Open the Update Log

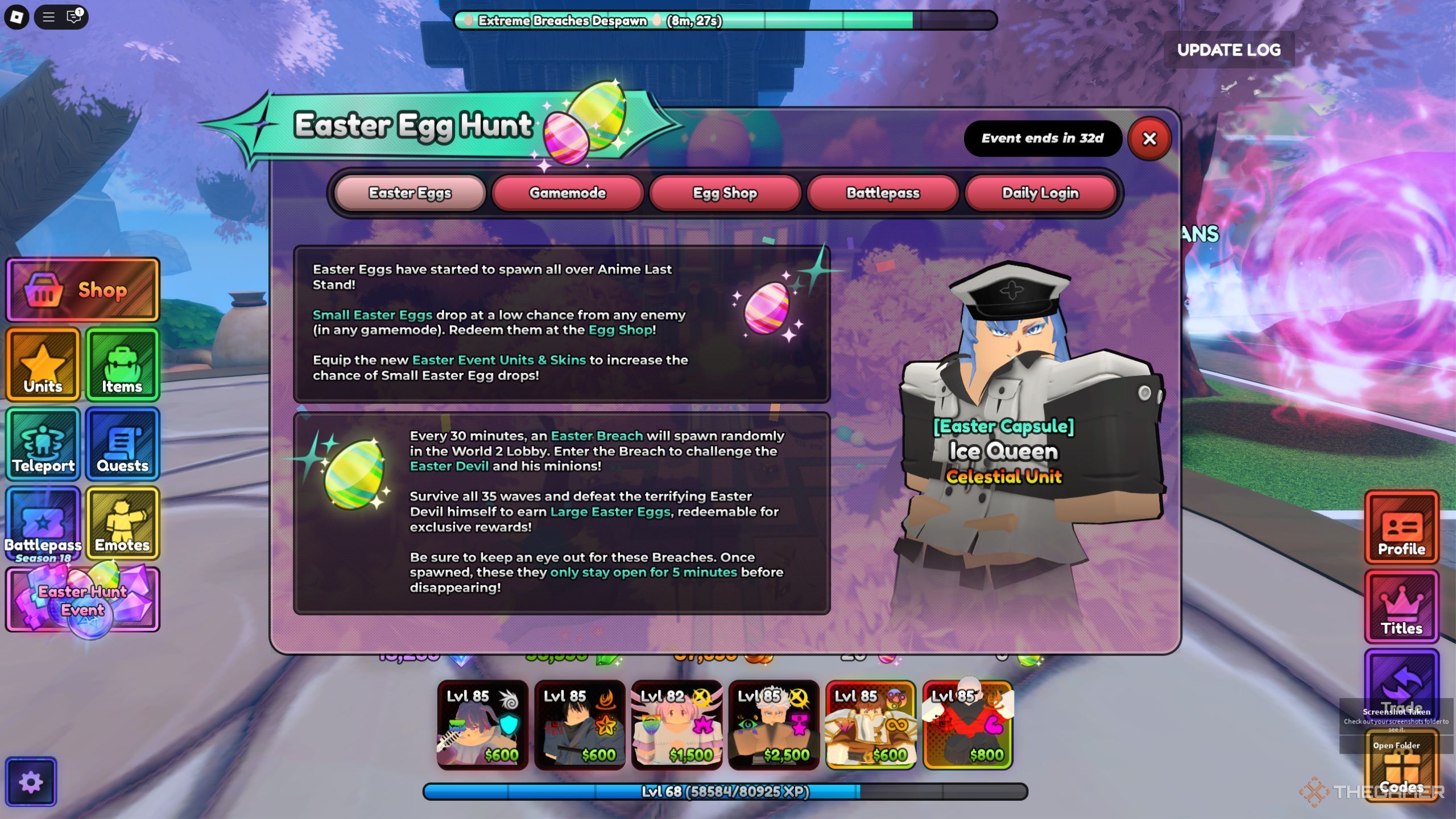coord(1230,50)
